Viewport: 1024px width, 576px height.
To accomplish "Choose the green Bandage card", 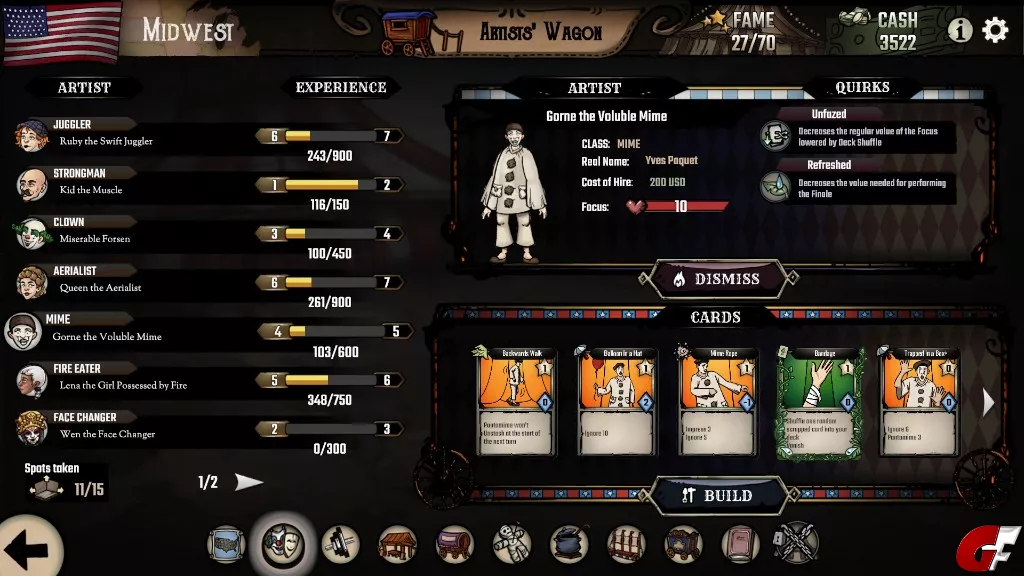I will pyautogui.click(x=817, y=401).
